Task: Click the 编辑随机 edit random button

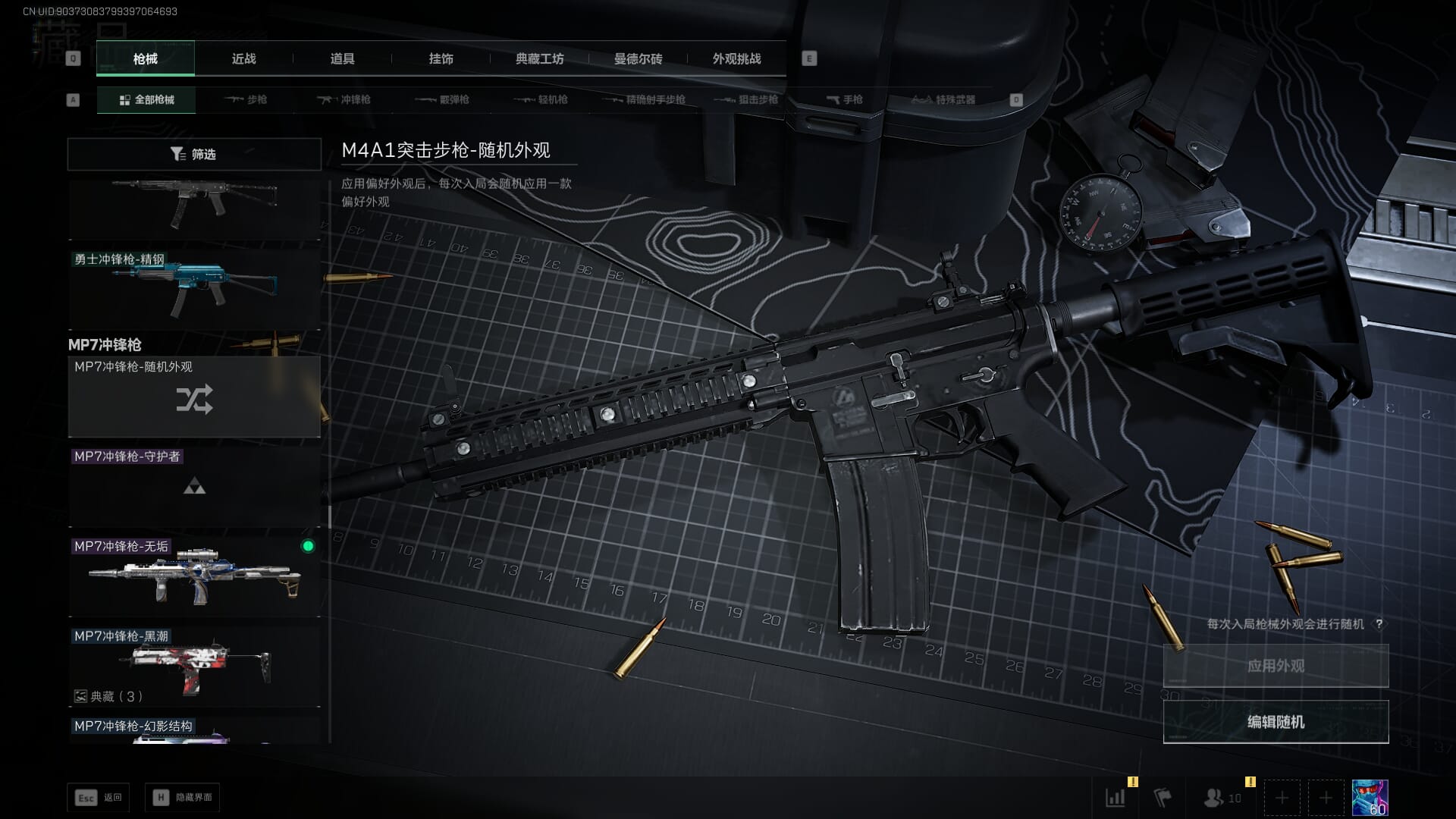Action: tap(1276, 722)
